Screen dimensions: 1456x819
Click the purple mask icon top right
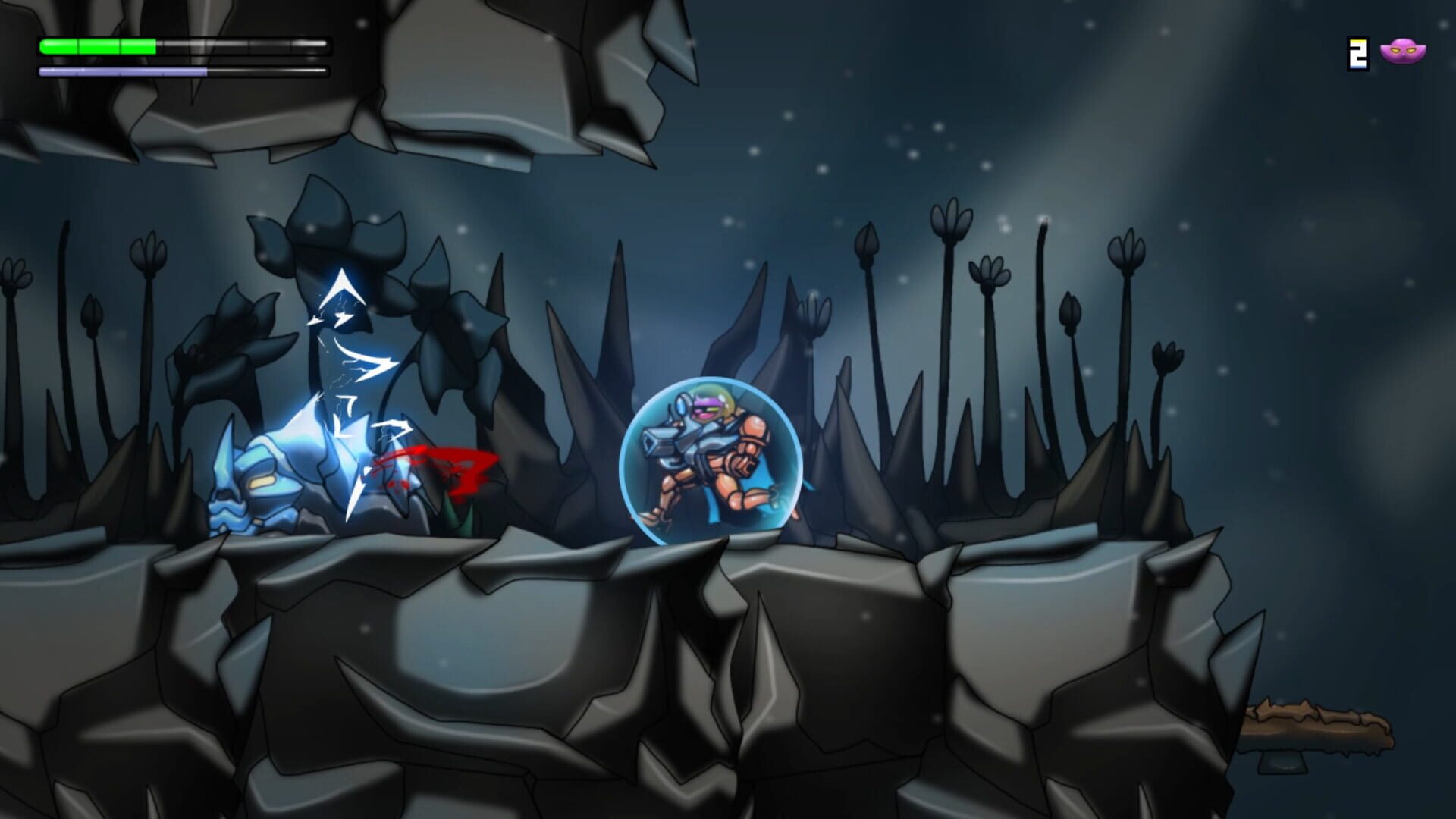(1404, 51)
